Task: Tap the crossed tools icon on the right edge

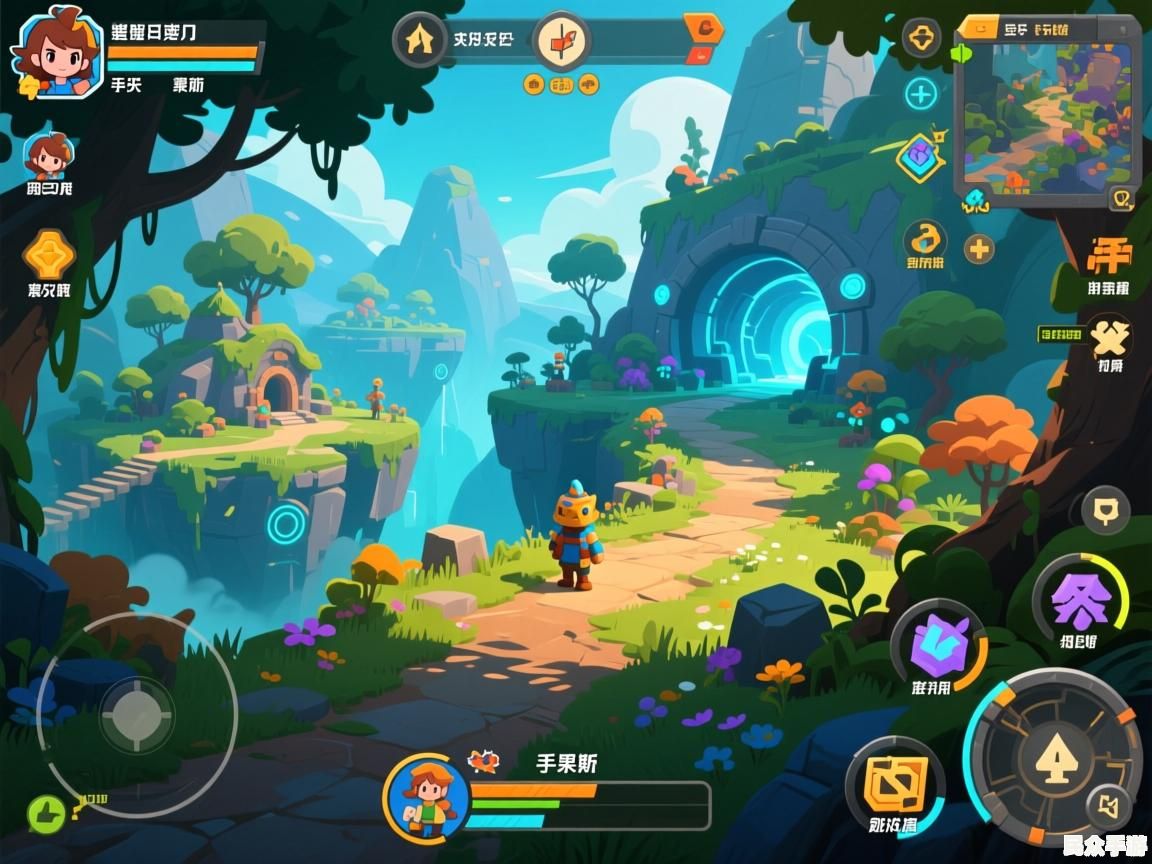Action: pyautogui.click(x=1108, y=338)
